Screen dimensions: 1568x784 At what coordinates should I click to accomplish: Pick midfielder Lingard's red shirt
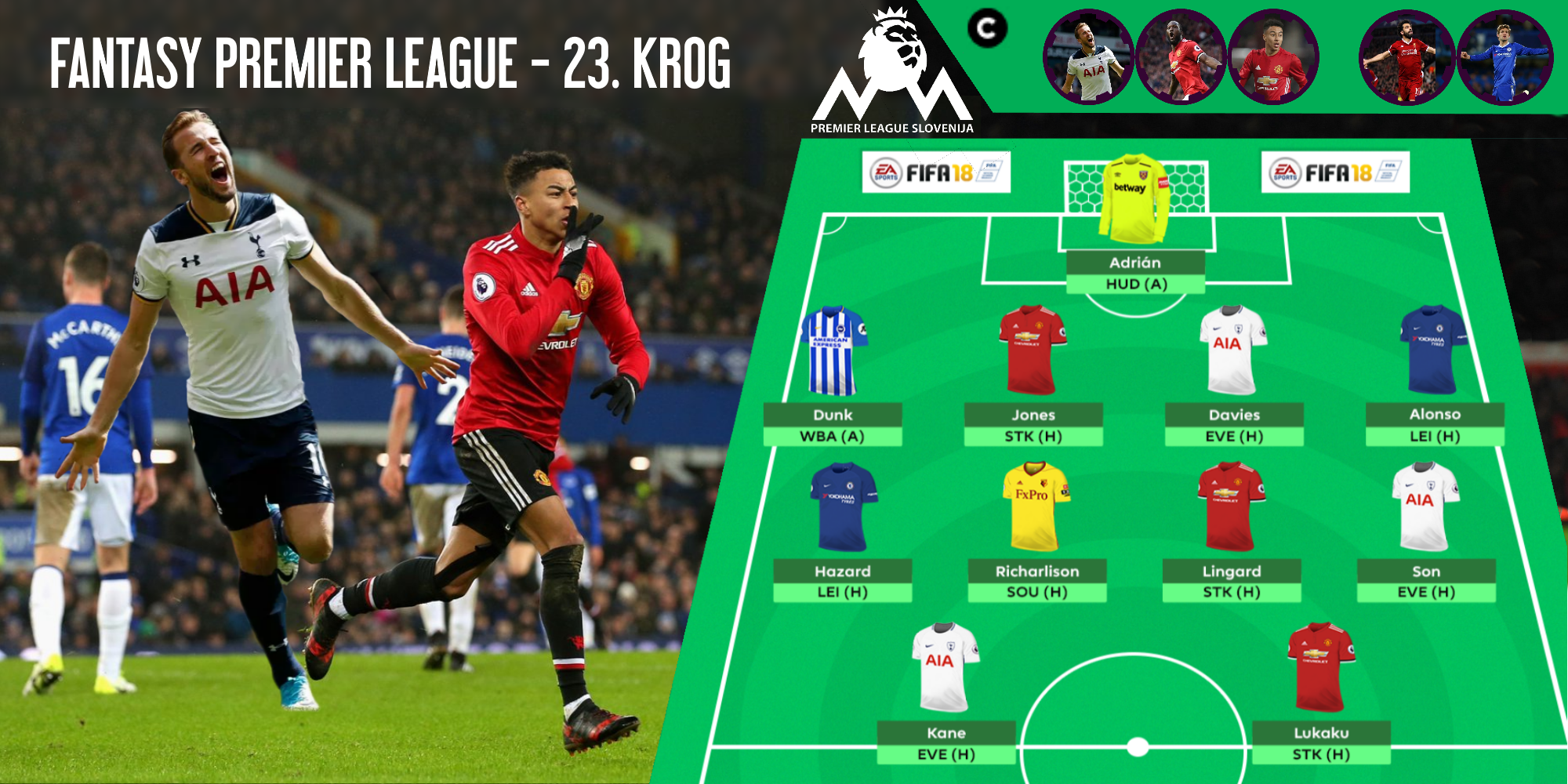(1231, 506)
